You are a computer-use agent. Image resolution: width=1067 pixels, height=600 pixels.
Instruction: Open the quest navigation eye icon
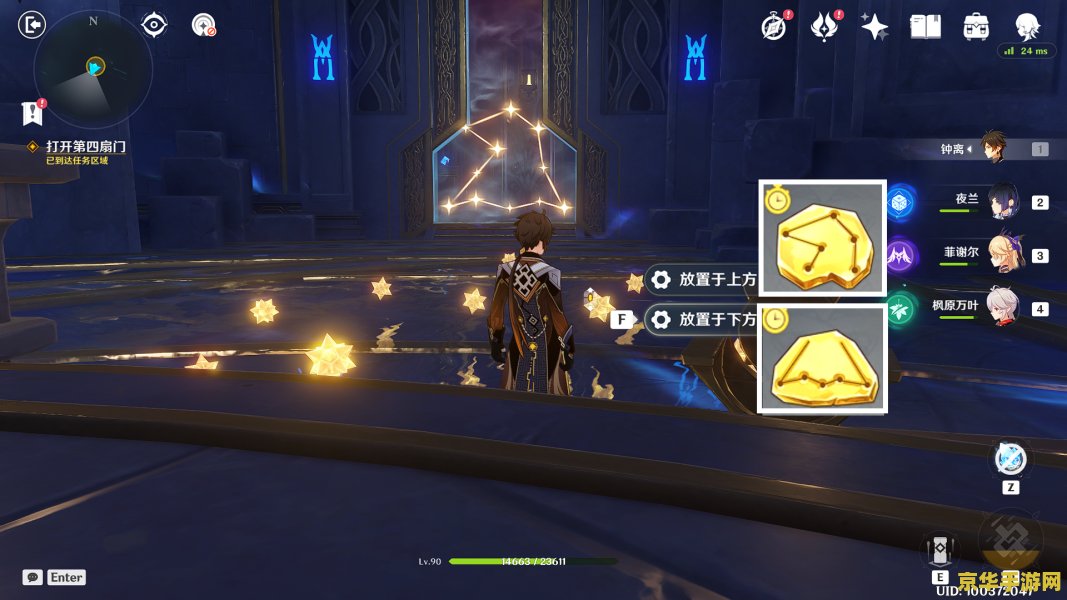[154, 24]
